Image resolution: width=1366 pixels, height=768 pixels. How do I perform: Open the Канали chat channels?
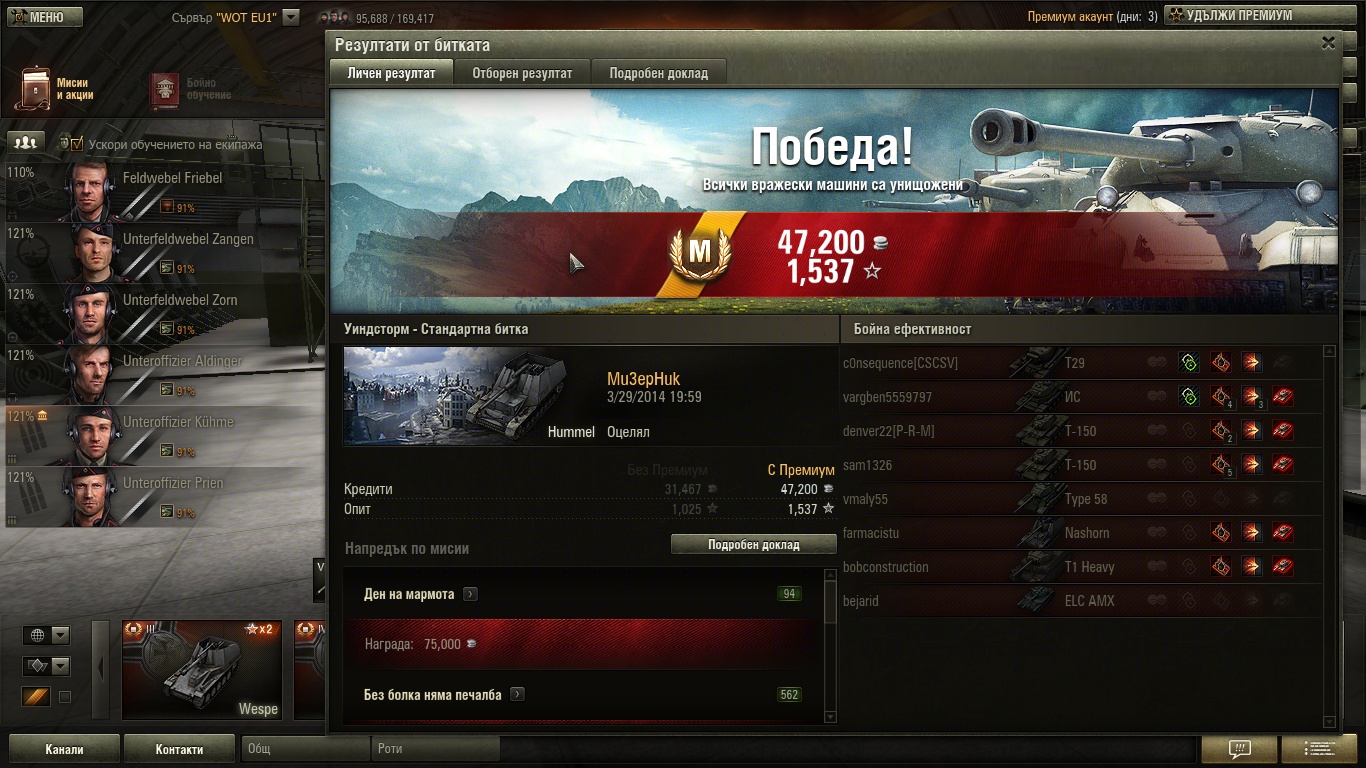click(64, 749)
